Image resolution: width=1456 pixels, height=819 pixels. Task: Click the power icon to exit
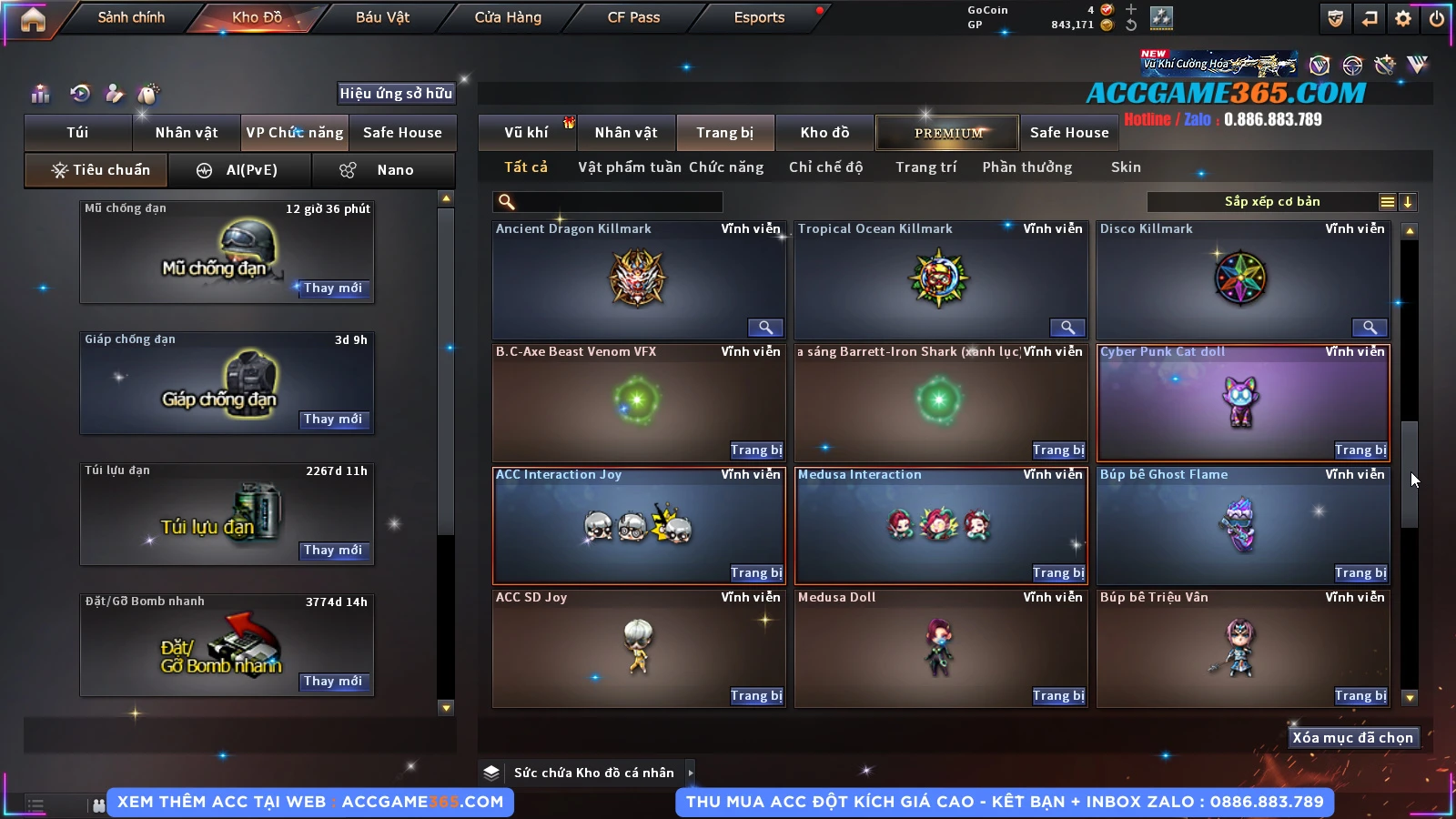pyautogui.click(x=1437, y=18)
